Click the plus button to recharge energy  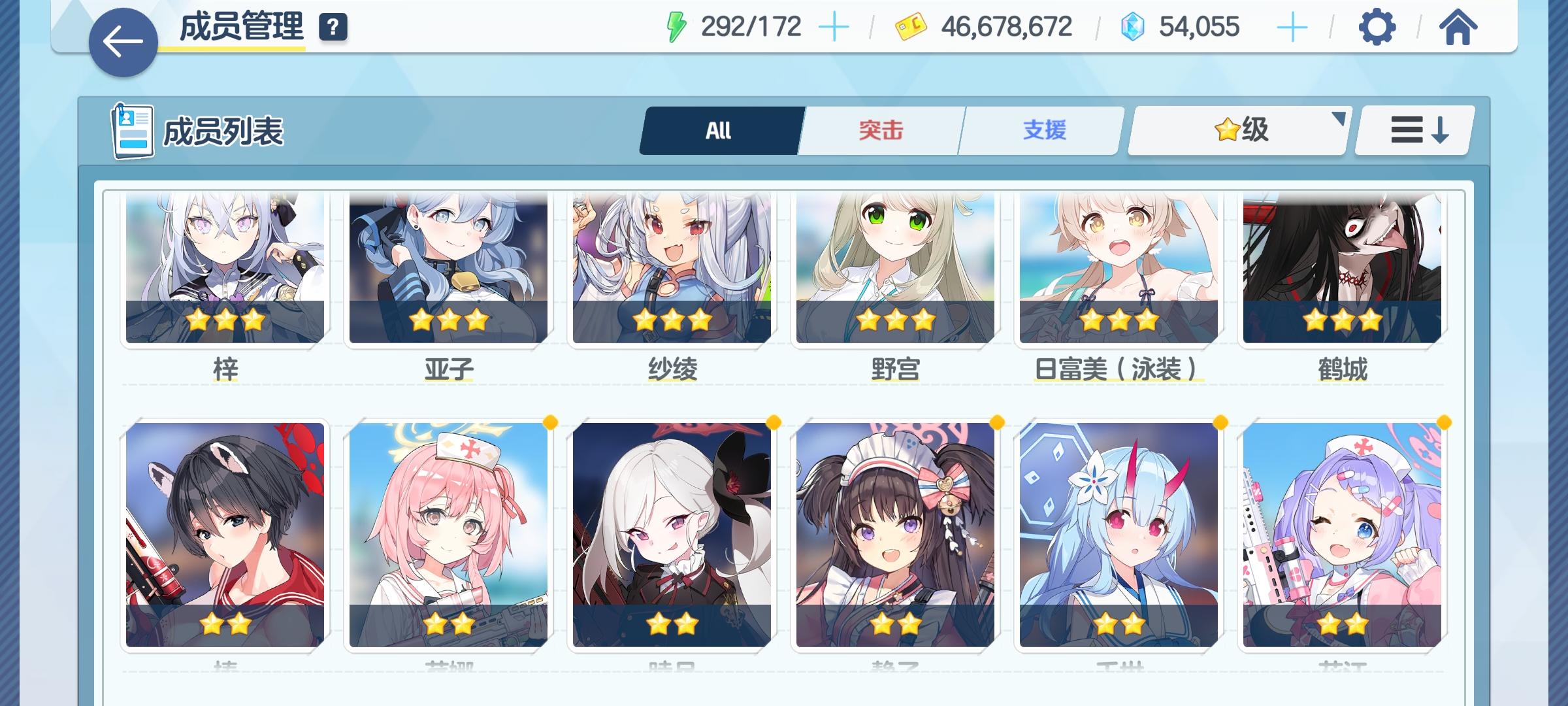click(x=832, y=26)
